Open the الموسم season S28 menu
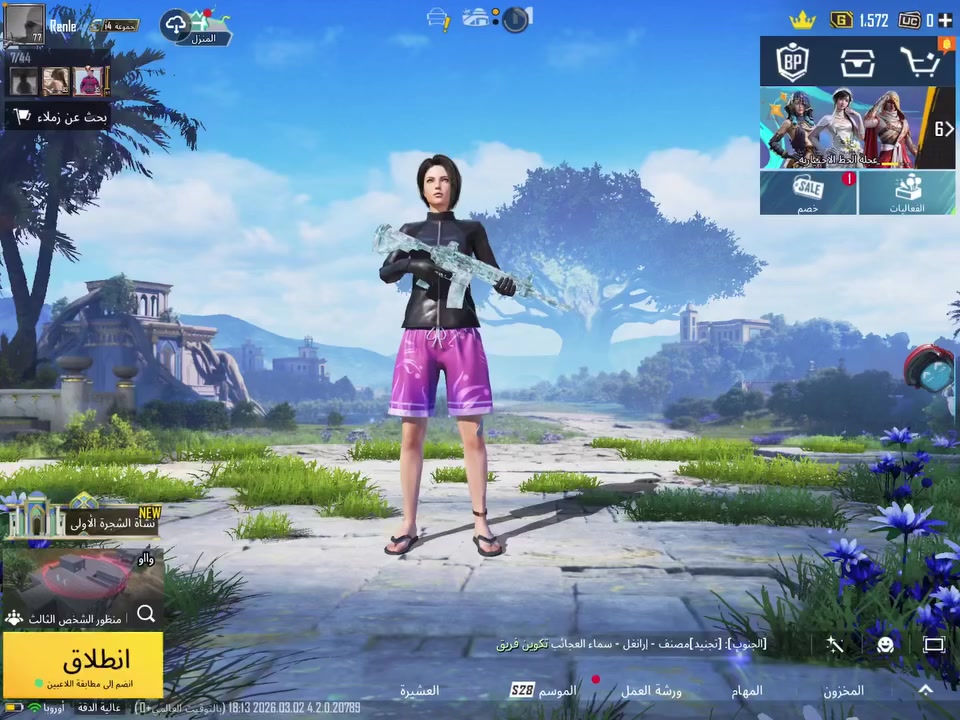Image resolution: width=960 pixels, height=720 pixels. pos(544,690)
